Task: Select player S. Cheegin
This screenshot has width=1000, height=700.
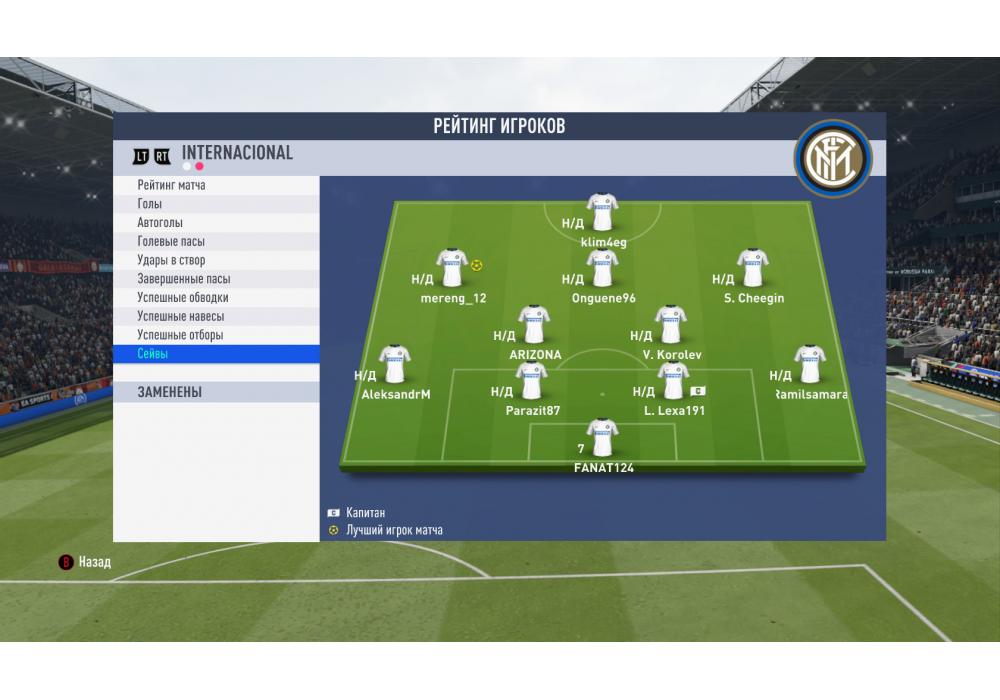Action: click(752, 268)
